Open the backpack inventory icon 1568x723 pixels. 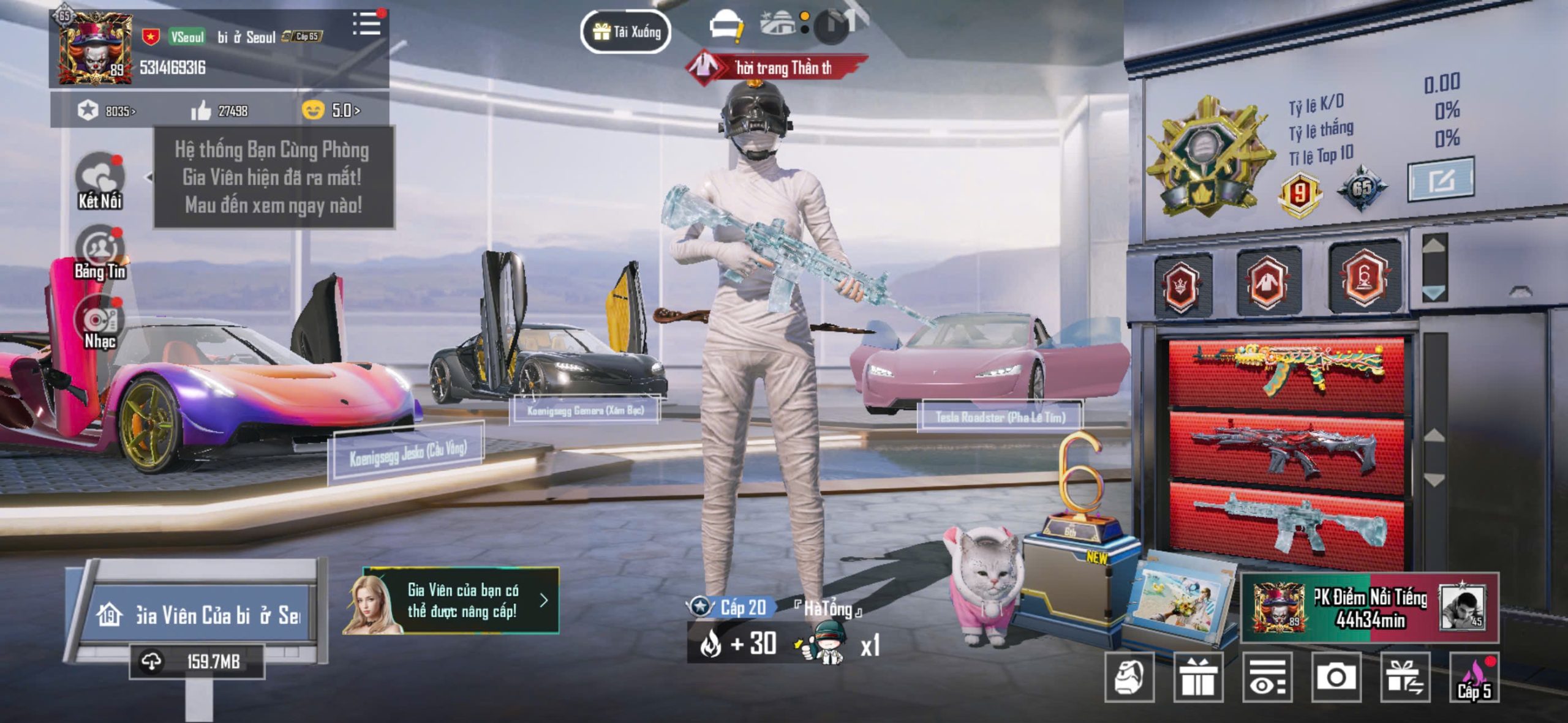pyautogui.click(x=1129, y=676)
